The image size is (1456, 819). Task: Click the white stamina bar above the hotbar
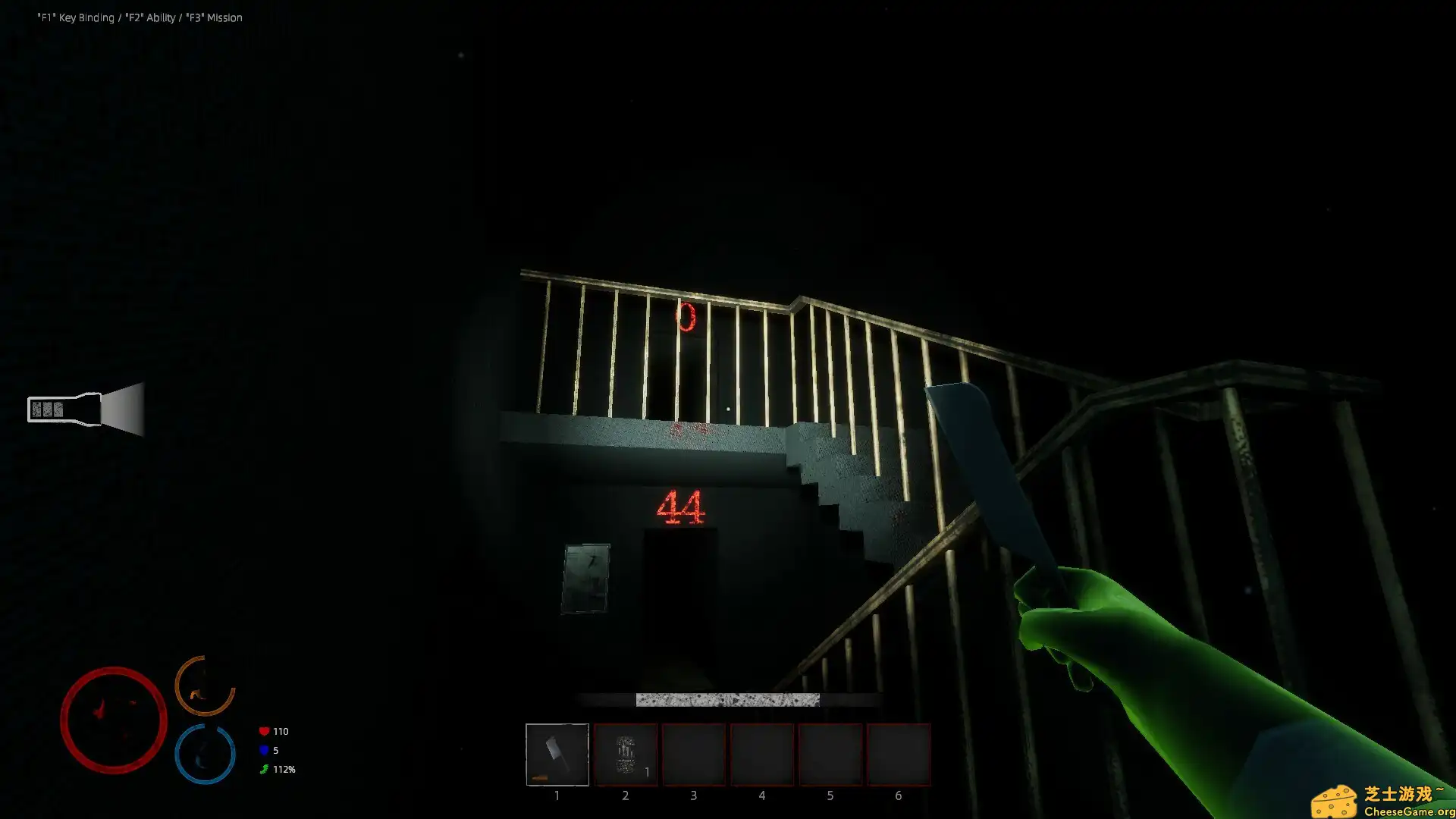[x=726, y=698]
